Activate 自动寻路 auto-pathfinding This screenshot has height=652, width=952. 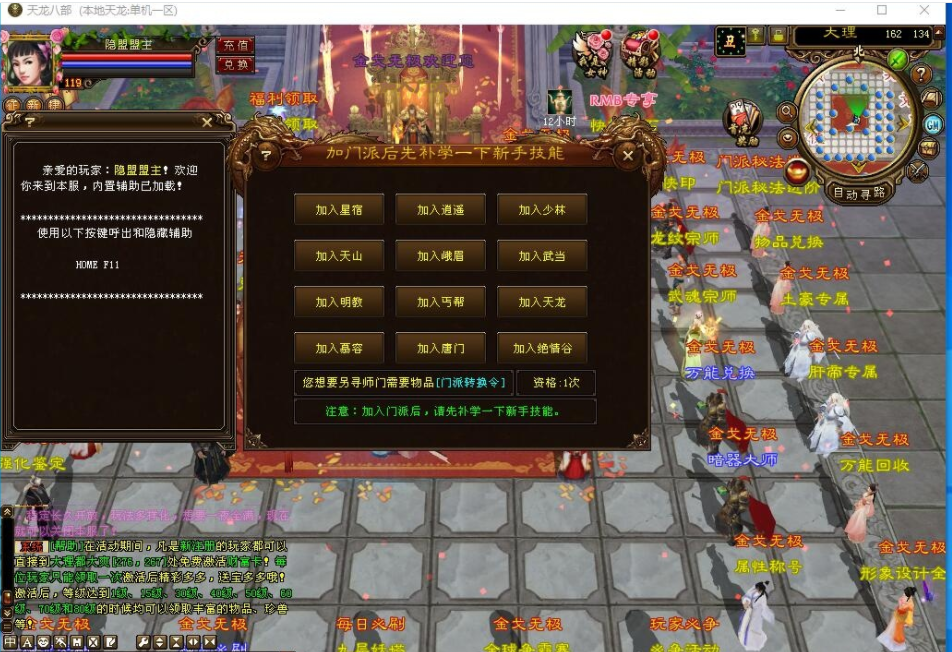click(x=858, y=193)
